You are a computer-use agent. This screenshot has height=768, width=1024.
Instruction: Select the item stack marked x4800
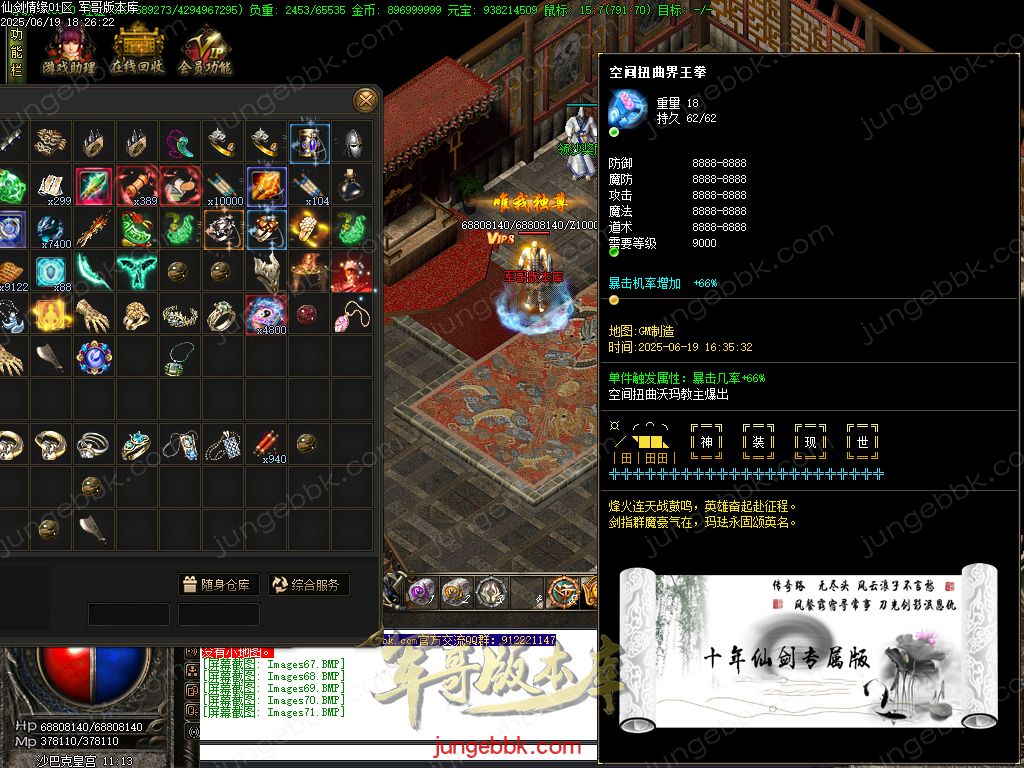pos(267,315)
